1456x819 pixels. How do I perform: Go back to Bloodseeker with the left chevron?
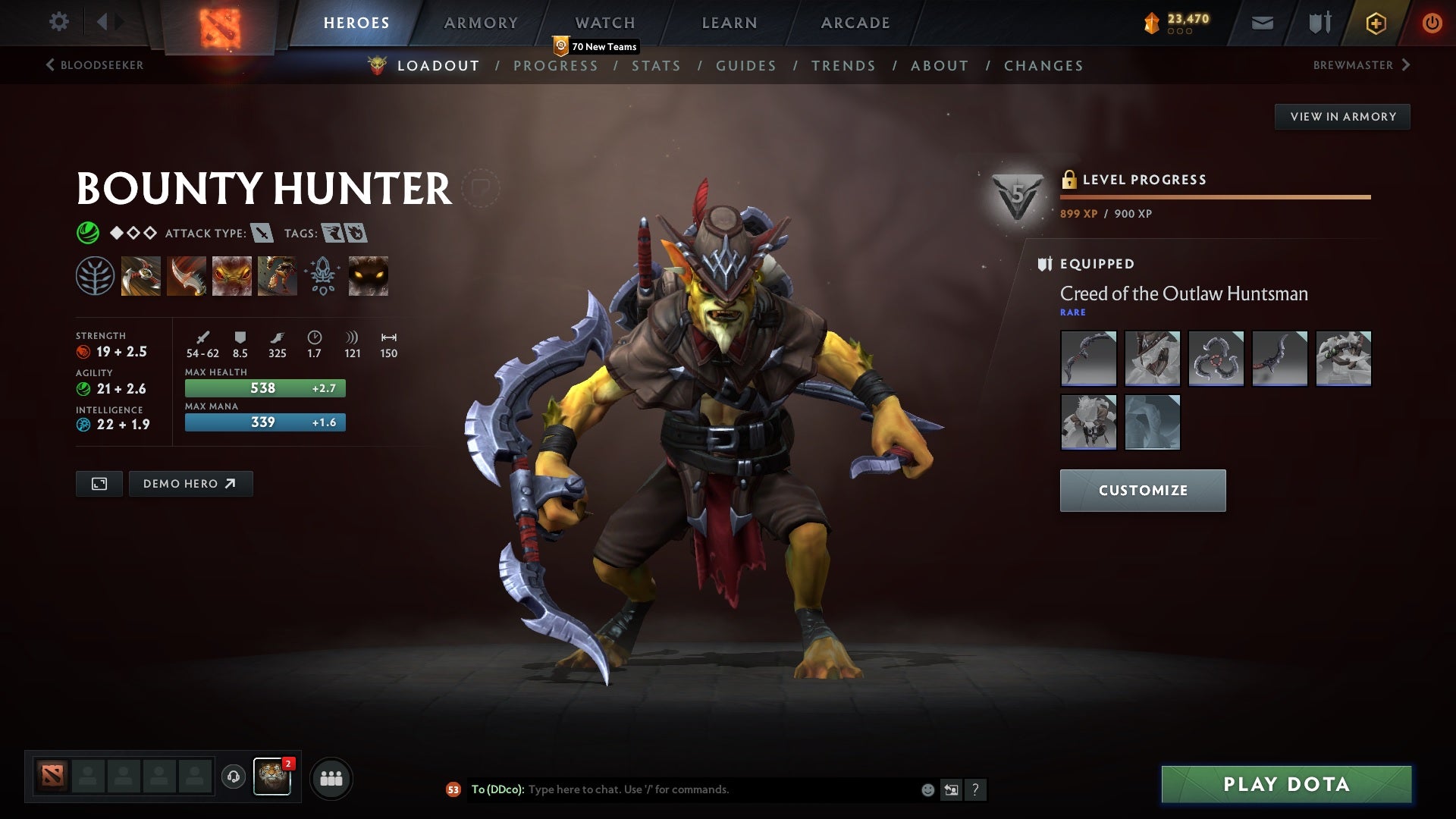(x=50, y=65)
